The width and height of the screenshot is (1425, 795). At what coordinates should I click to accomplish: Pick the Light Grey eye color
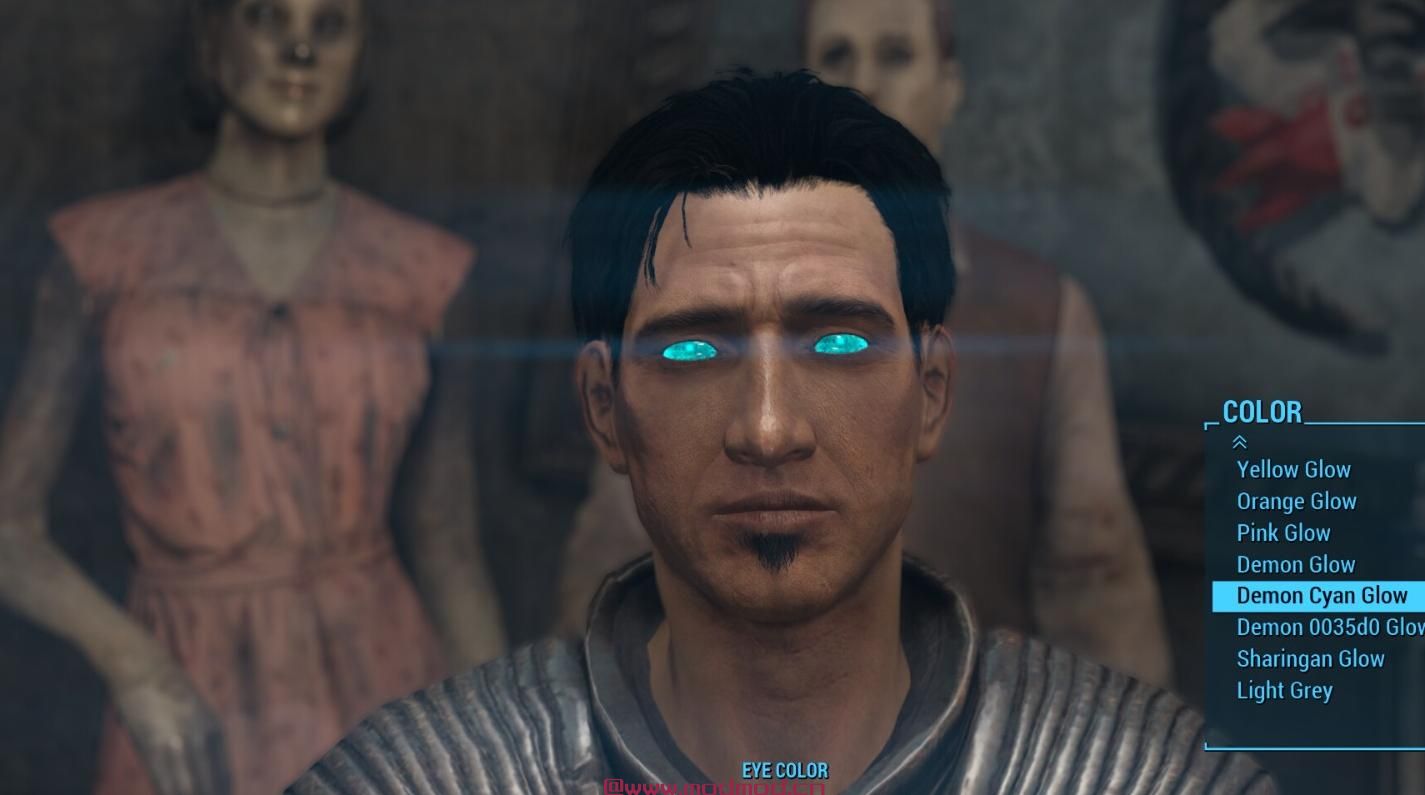(1284, 690)
